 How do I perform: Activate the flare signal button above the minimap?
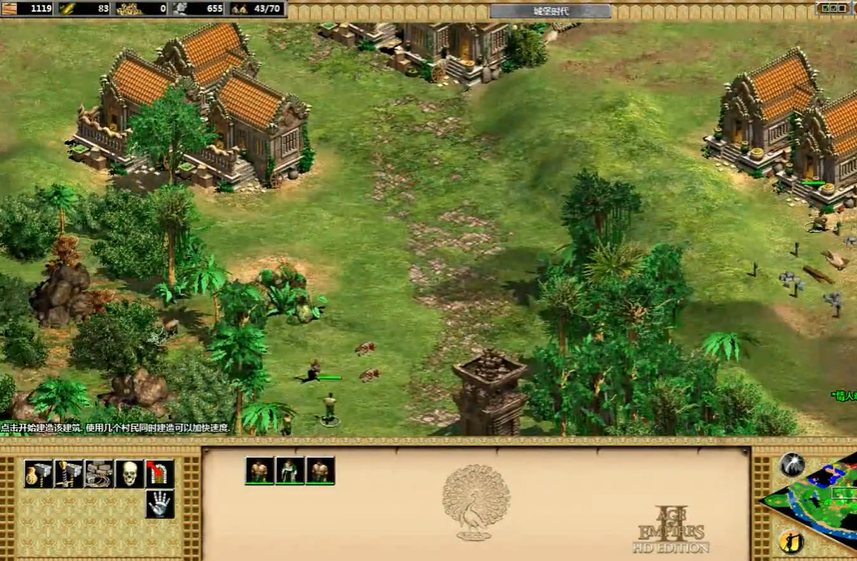(x=792, y=464)
